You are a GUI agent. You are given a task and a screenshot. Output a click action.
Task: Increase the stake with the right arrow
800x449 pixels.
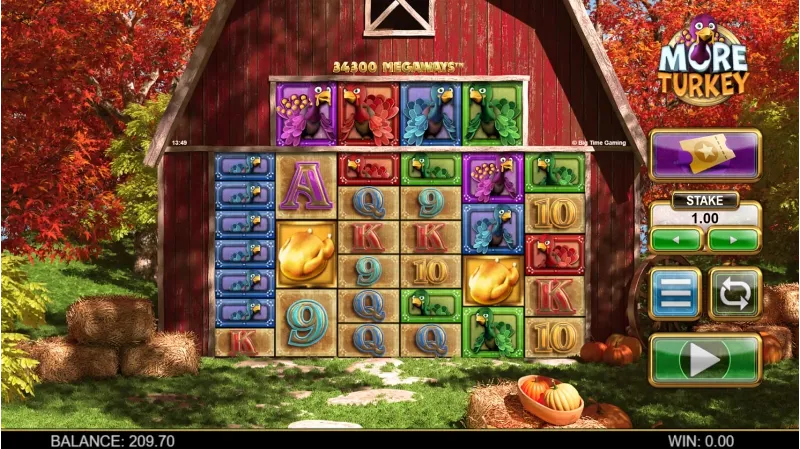(x=734, y=240)
